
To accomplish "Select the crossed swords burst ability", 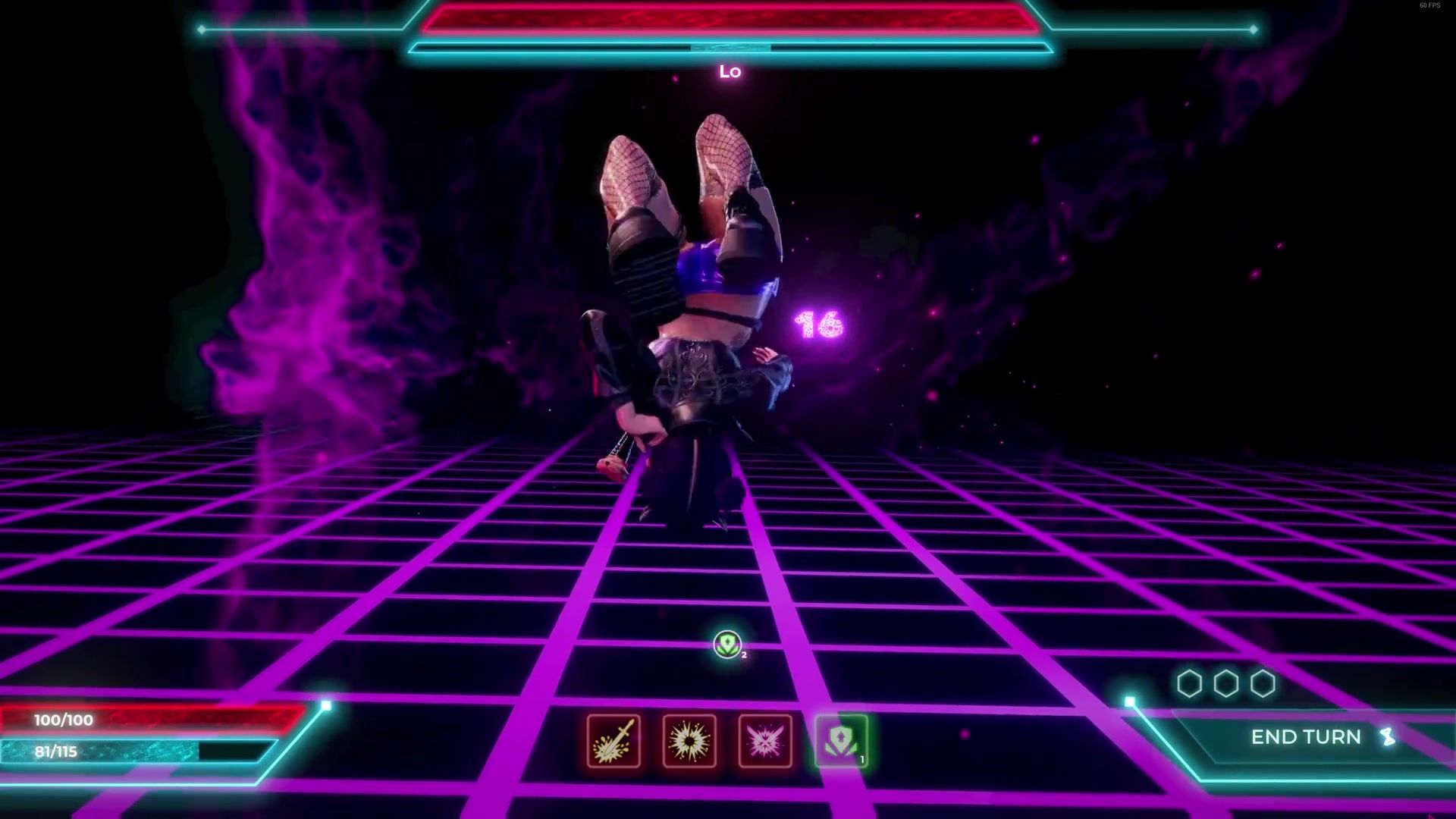I will click(x=765, y=741).
